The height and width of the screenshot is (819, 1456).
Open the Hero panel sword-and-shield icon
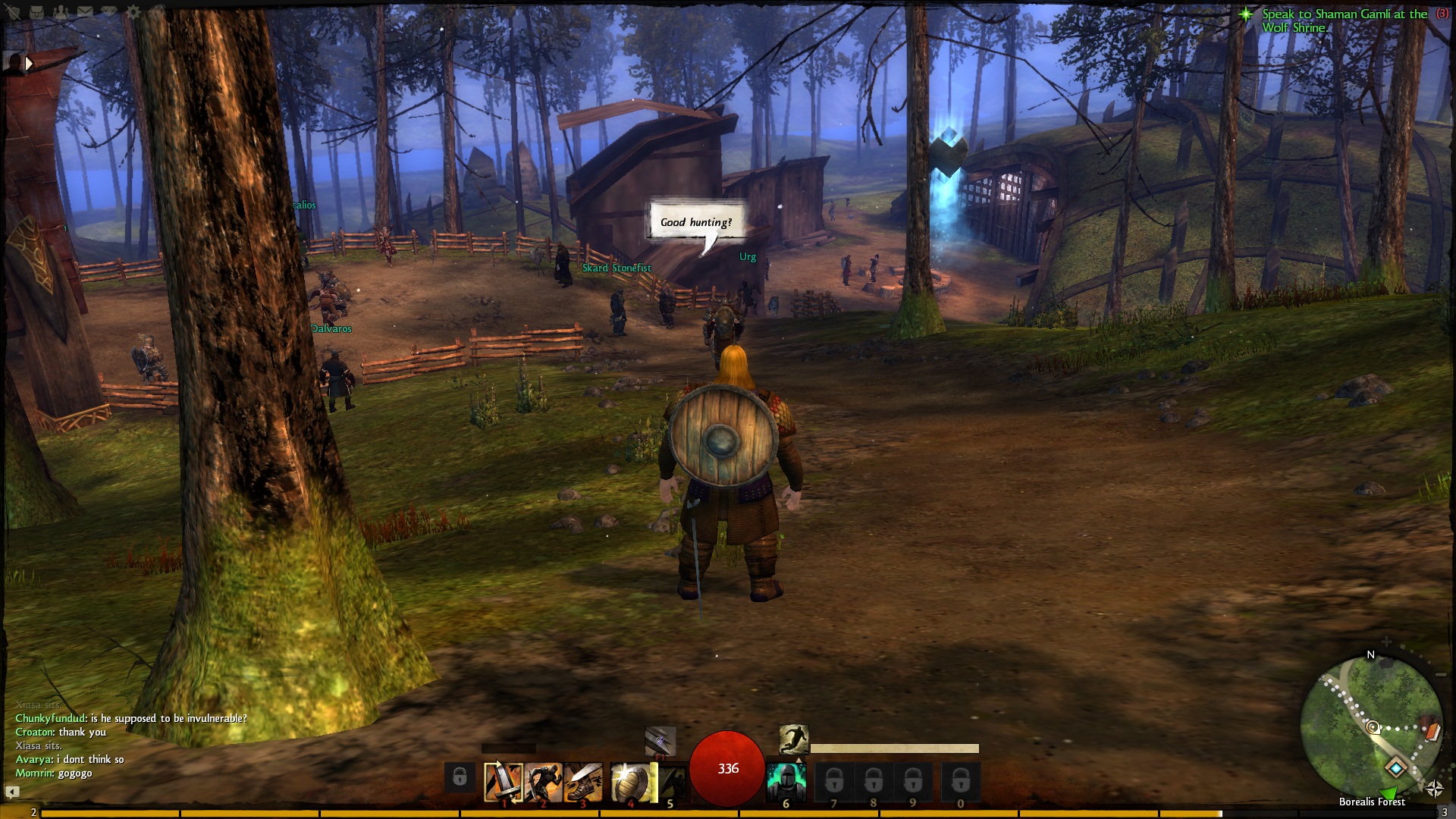[x=13, y=12]
